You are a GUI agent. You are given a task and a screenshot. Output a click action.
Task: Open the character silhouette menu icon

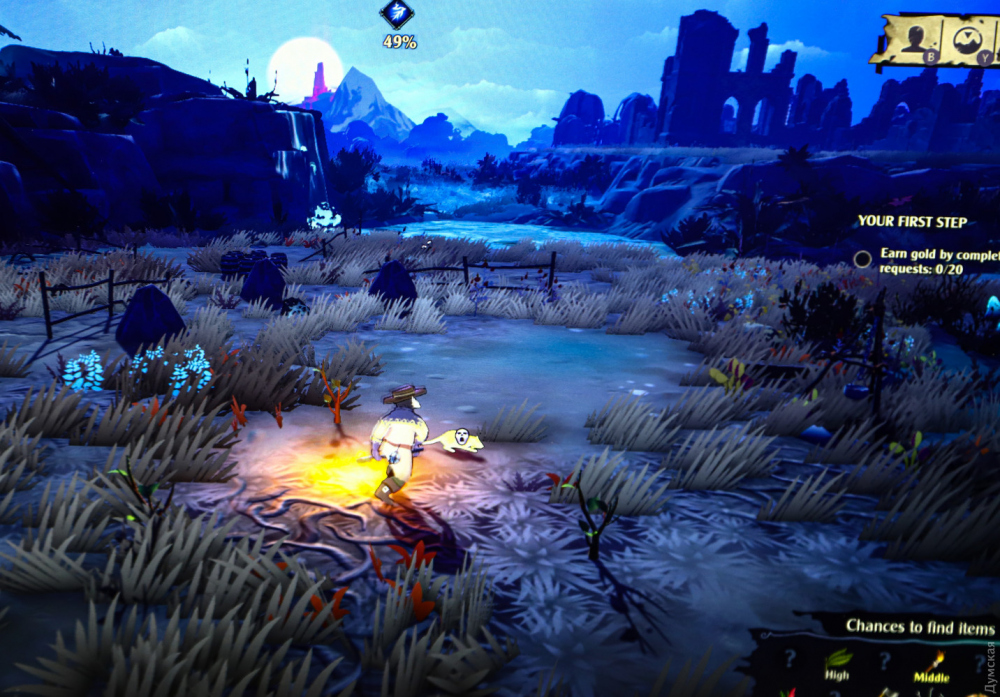(914, 39)
